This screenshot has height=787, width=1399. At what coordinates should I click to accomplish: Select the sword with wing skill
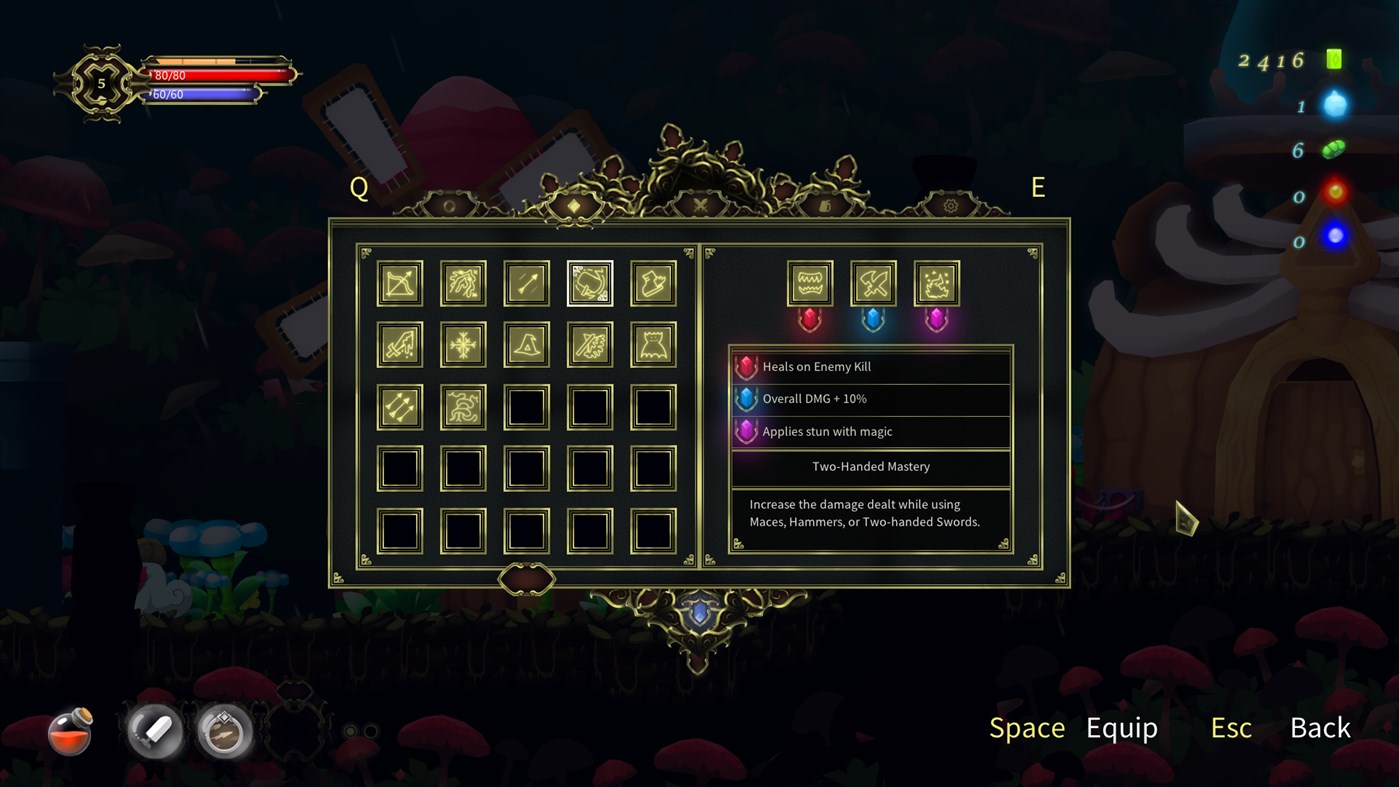pos(590,345)
